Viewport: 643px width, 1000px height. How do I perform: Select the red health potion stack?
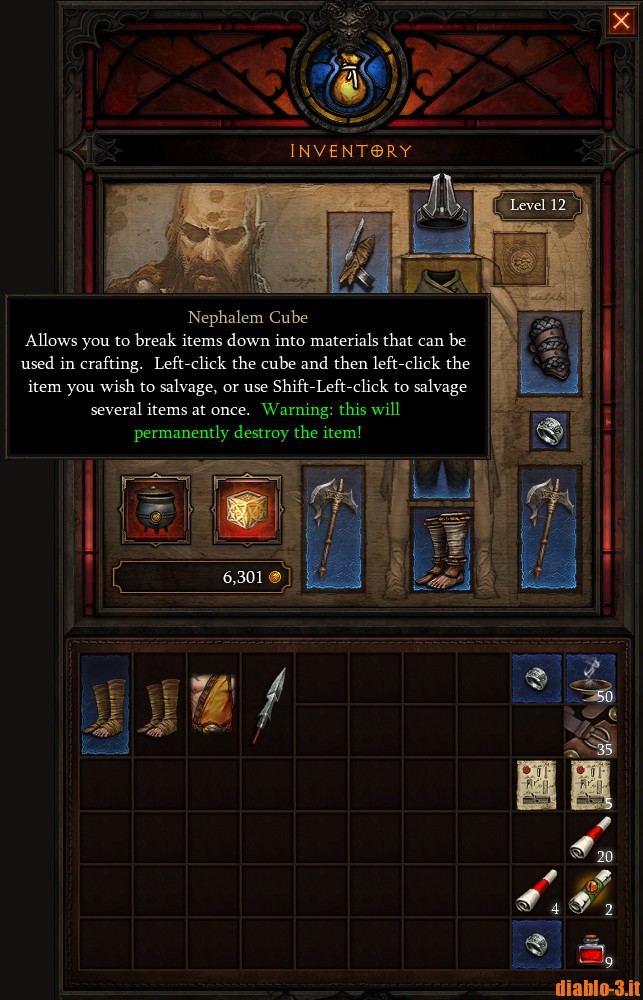pyautogui.click(x=590, y=946)
